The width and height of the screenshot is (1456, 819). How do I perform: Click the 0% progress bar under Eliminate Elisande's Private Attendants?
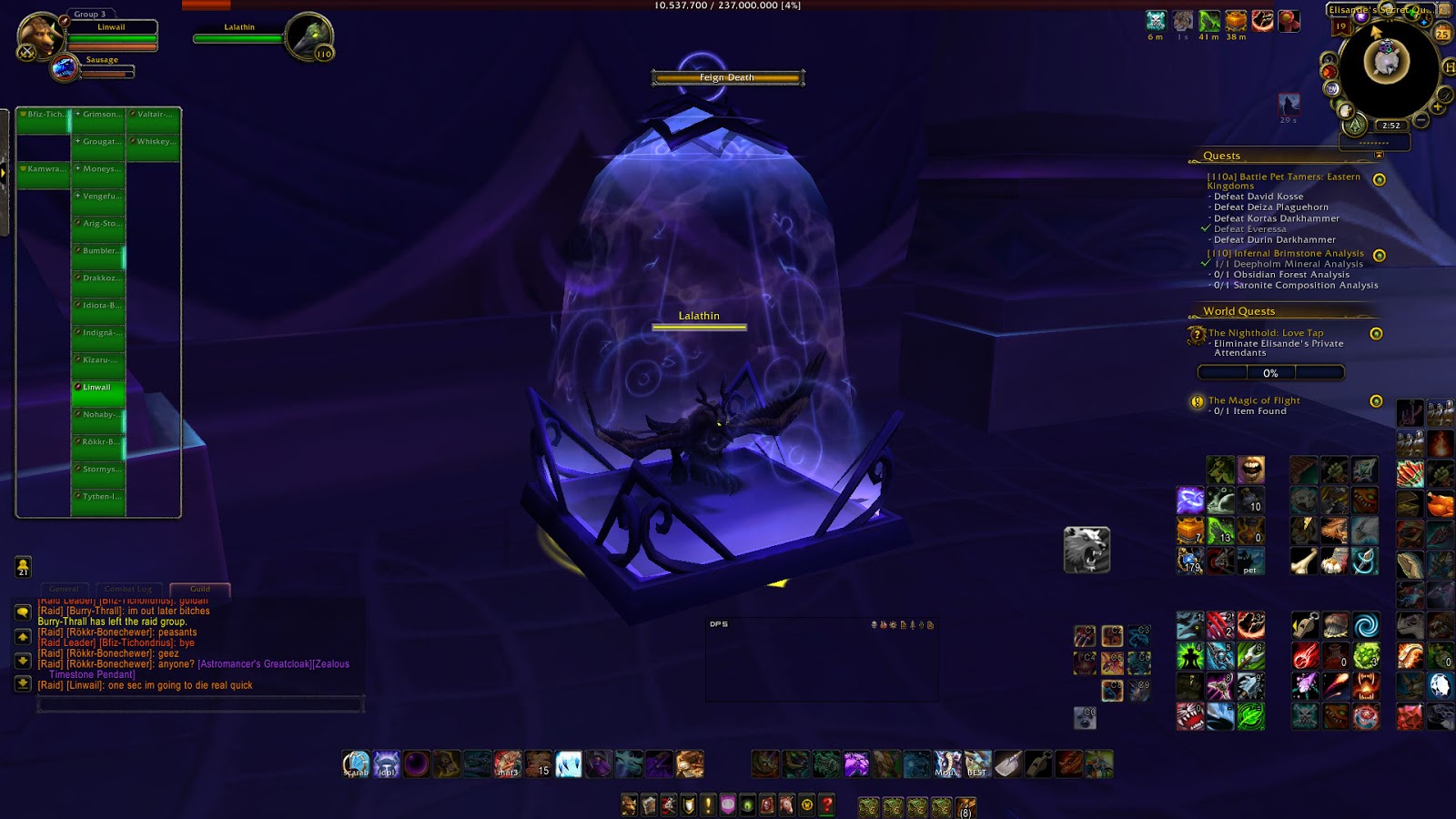[x=1270, y=372]
